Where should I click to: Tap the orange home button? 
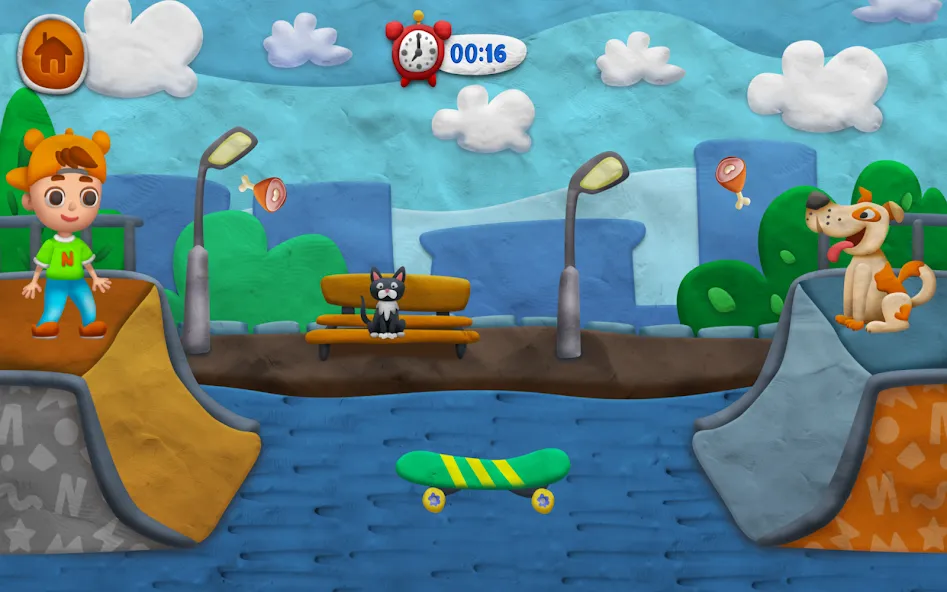tap(53, 54)
